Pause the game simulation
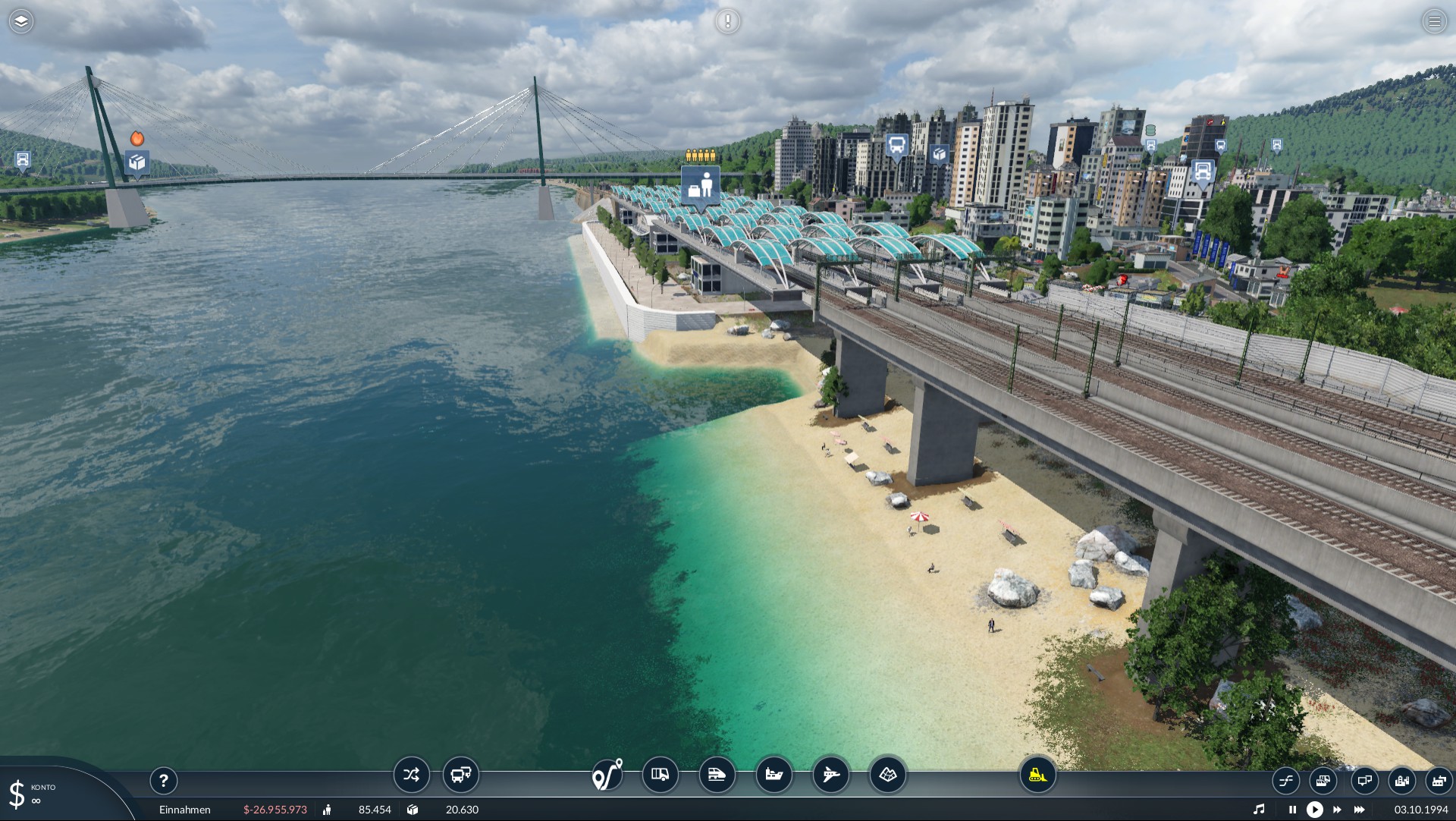Image resolution: width=1456 pixels, height=821 pixels. point(1292,810)
